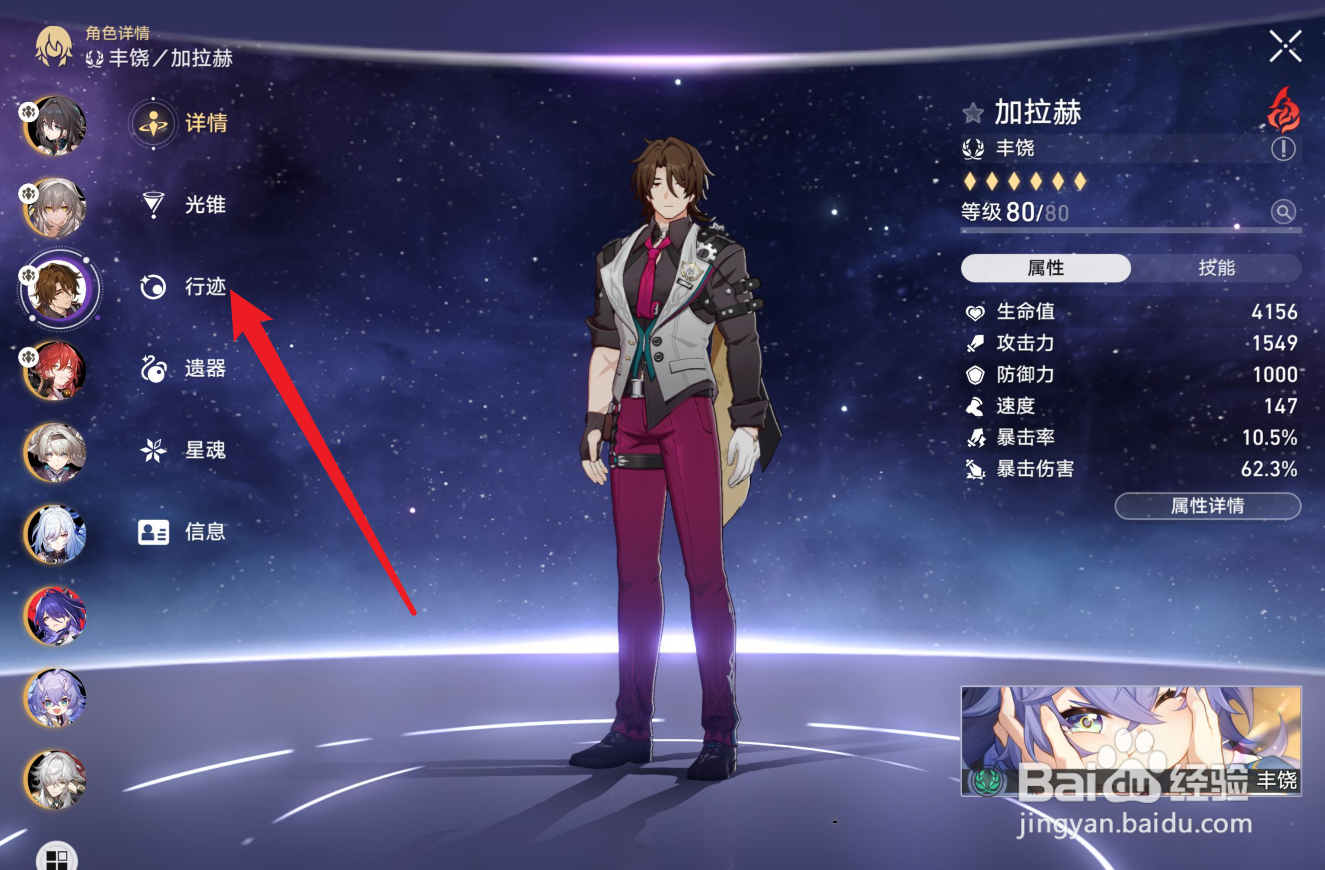Open the 光锥 light cone panel
1325x870 pixels.
pyautogui.click(x=206, y=205)
